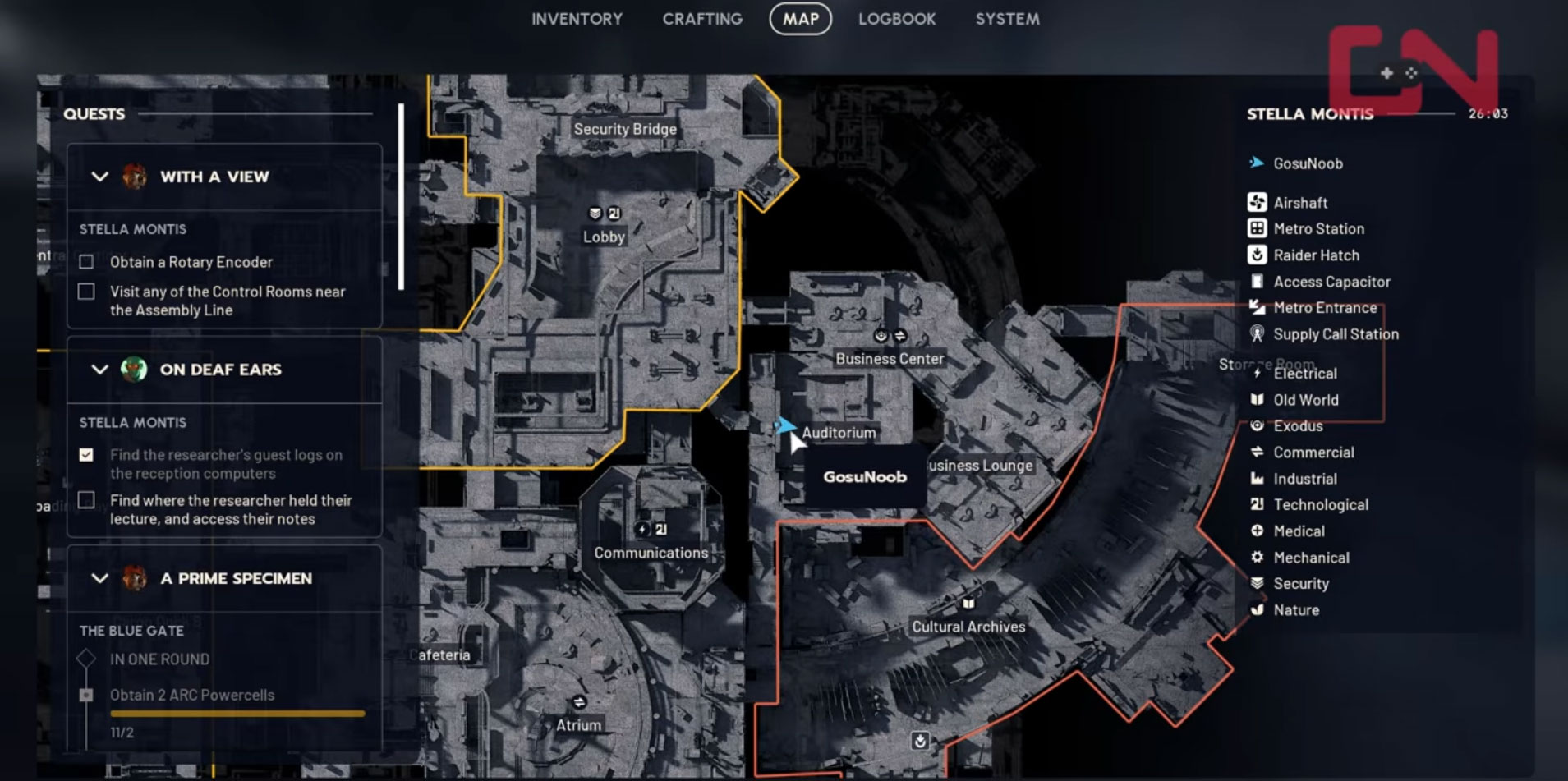
Task: Switch to the Inventory tab
Action: [577, 19]
